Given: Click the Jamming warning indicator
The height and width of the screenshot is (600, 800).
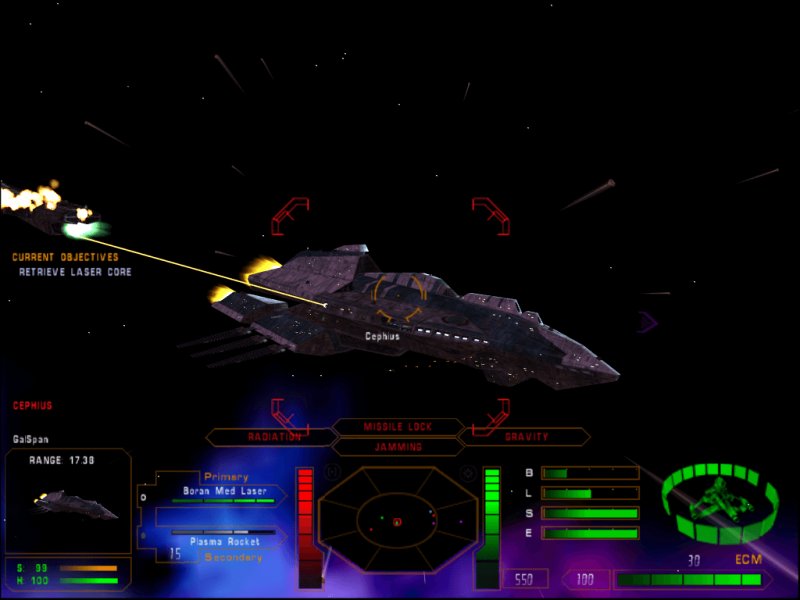Looking at the screenshot, I should click(397, 447).
